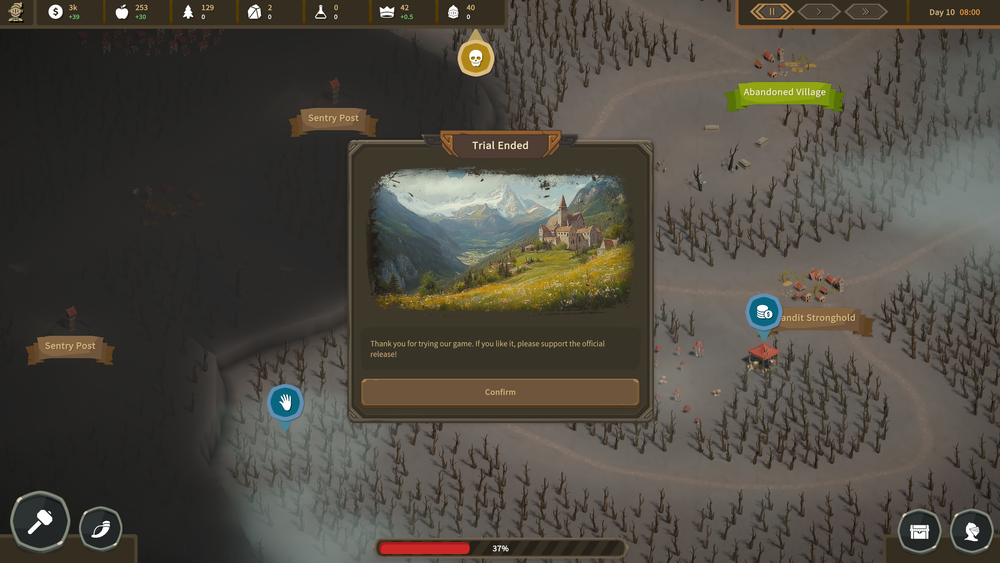Open the treasure chest storage
The height and width of the screenshot is (563, 1000).
919,531
